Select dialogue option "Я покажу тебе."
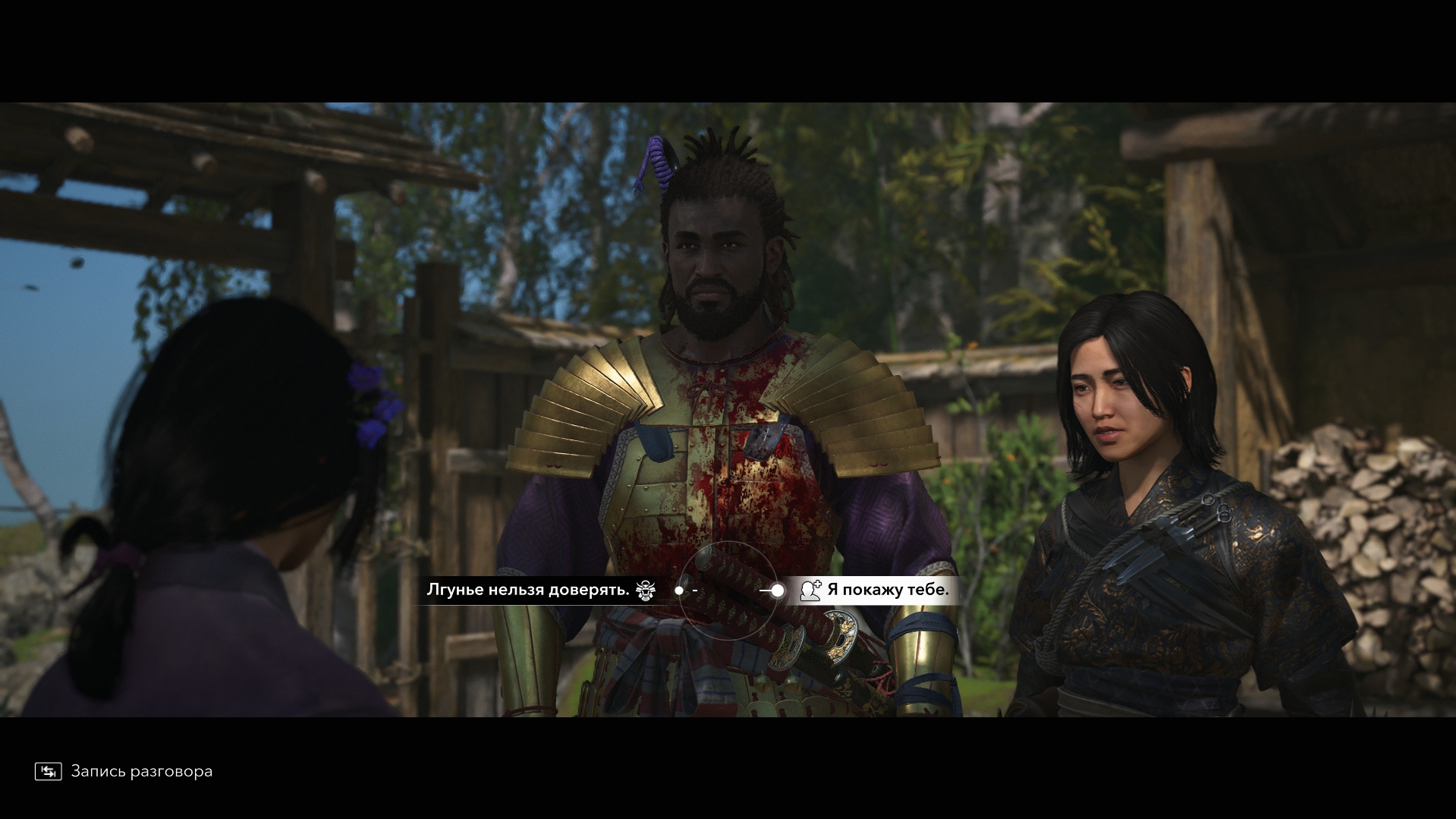The width and height of the screenshot is (1456, 819). click(x=887, y=590)
